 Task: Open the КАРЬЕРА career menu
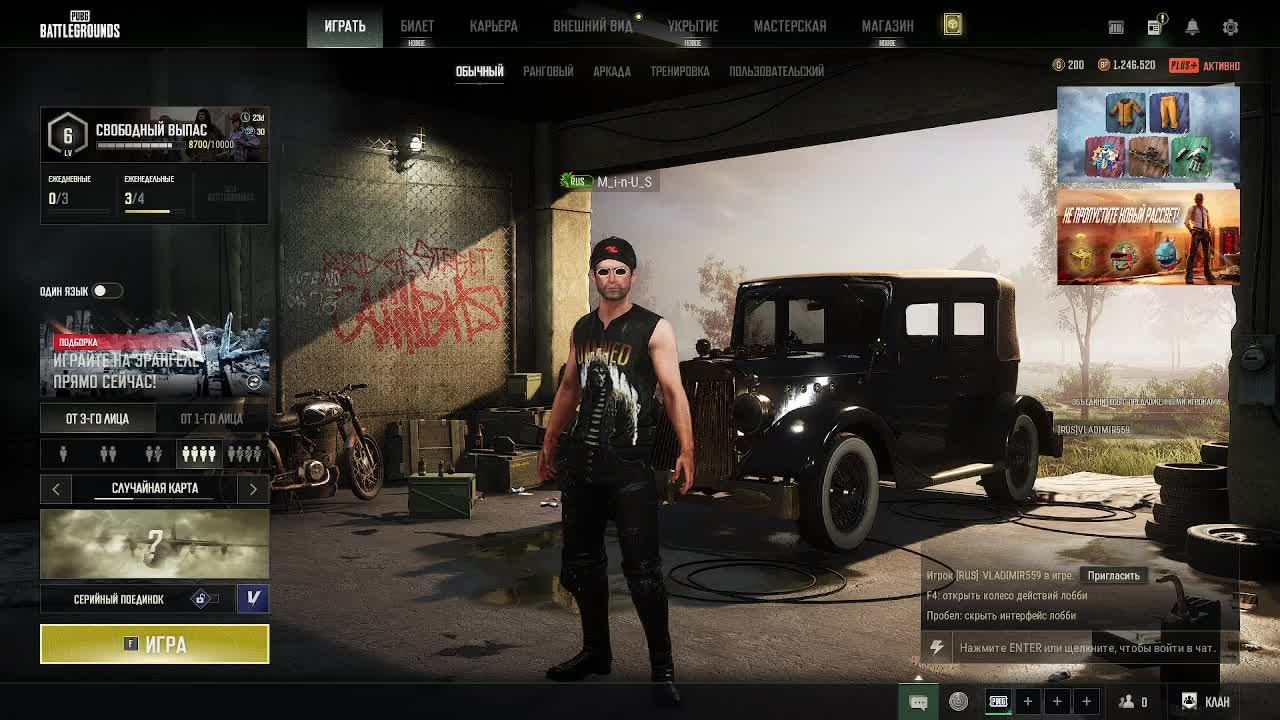494,26
